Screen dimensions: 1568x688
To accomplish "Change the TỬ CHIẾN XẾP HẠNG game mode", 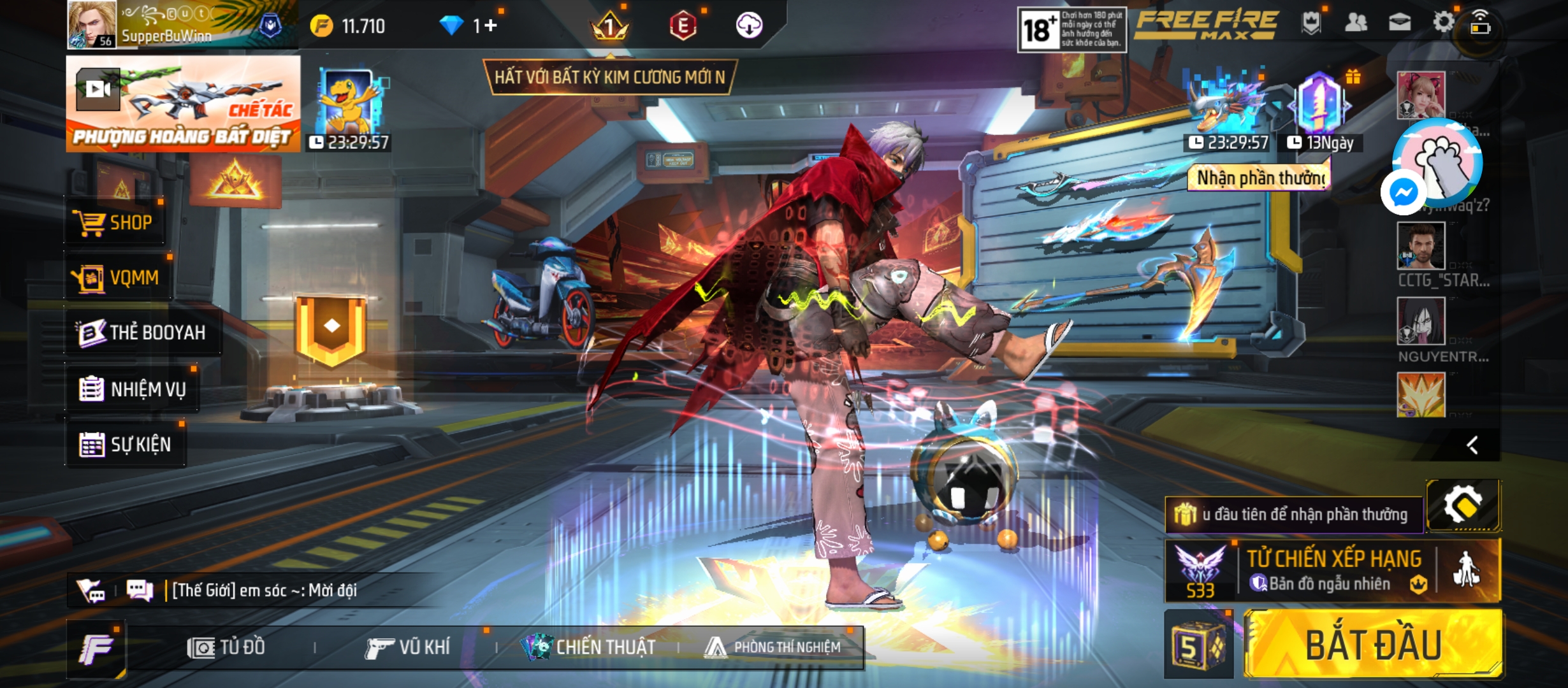I will tap(1332, 570).
